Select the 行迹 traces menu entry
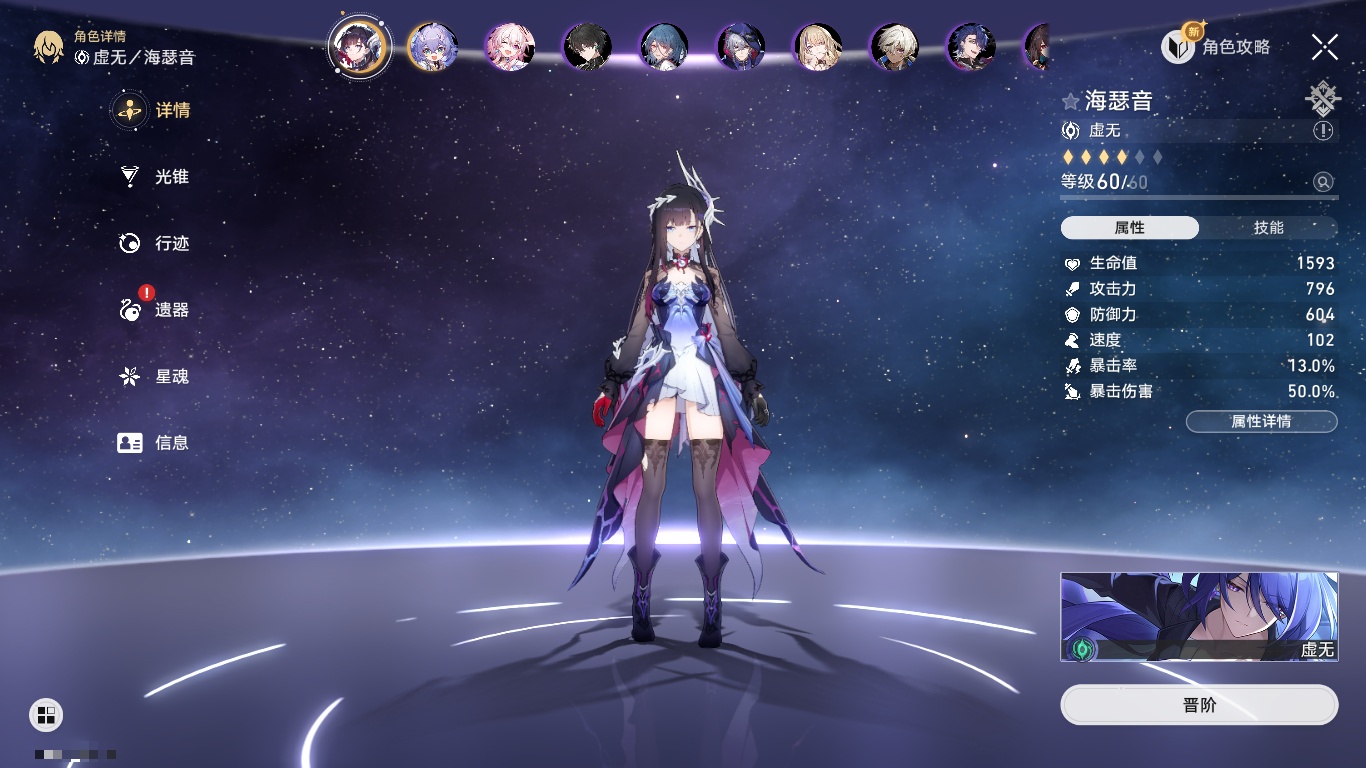1366x768 pixels. coord(154,243)
